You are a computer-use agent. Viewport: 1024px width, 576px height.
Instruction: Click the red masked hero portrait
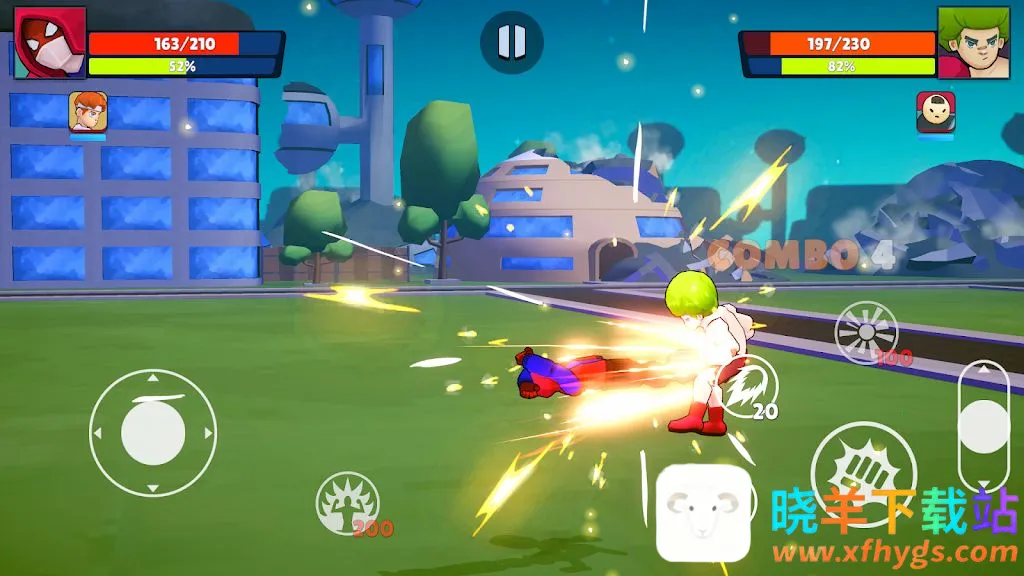tap(50, 43)
